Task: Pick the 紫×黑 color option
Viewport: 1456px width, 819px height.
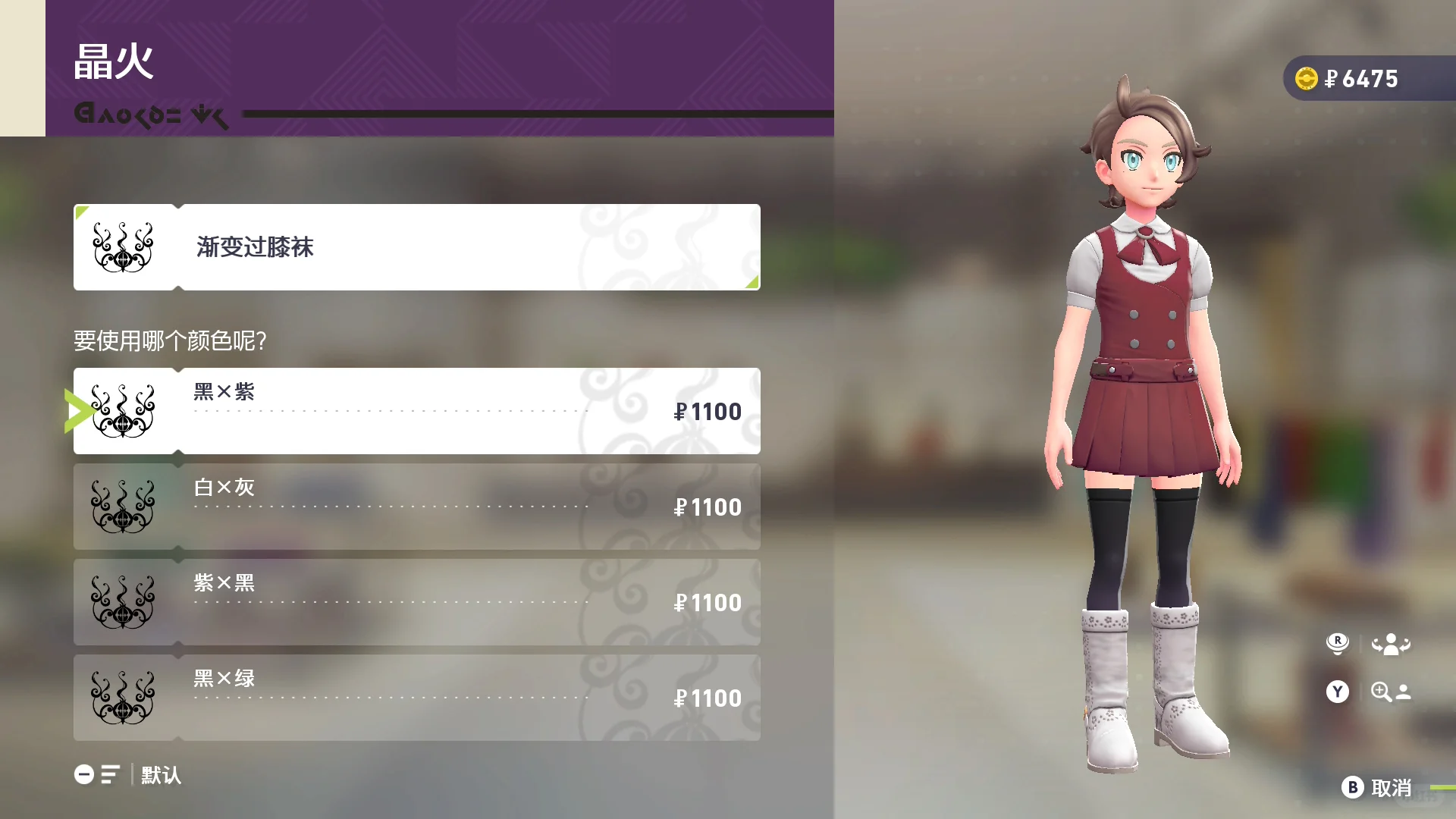Action: pyautogui.click(x=417, y=602)
